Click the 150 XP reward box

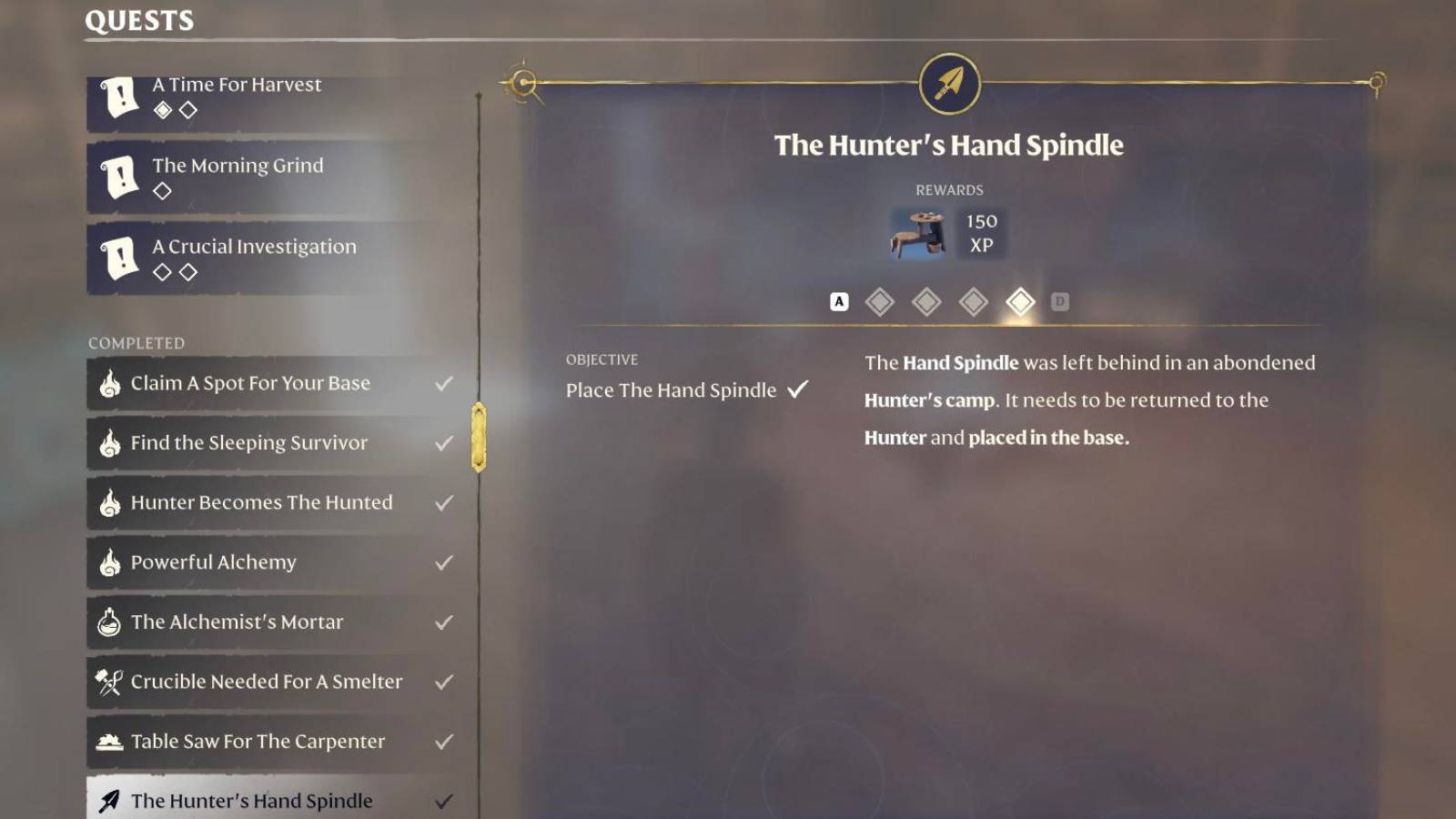coord(981,232)
